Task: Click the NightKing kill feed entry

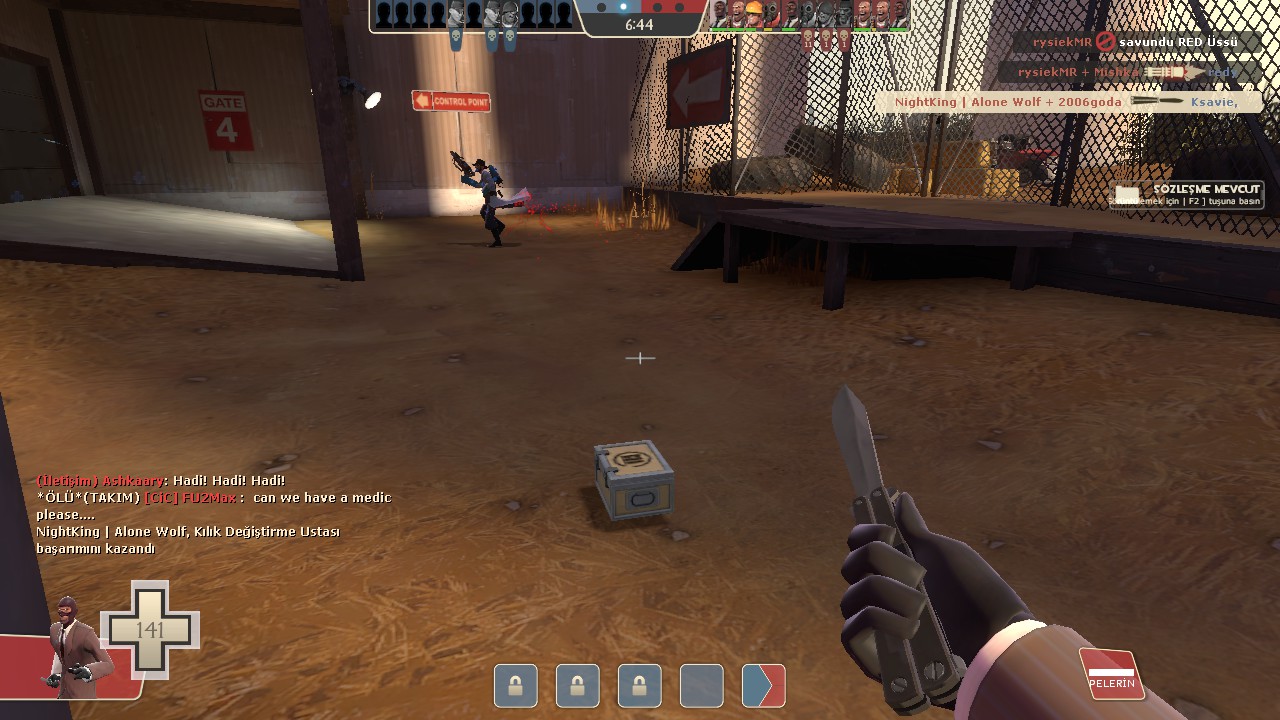Action: pos(1066,102)
